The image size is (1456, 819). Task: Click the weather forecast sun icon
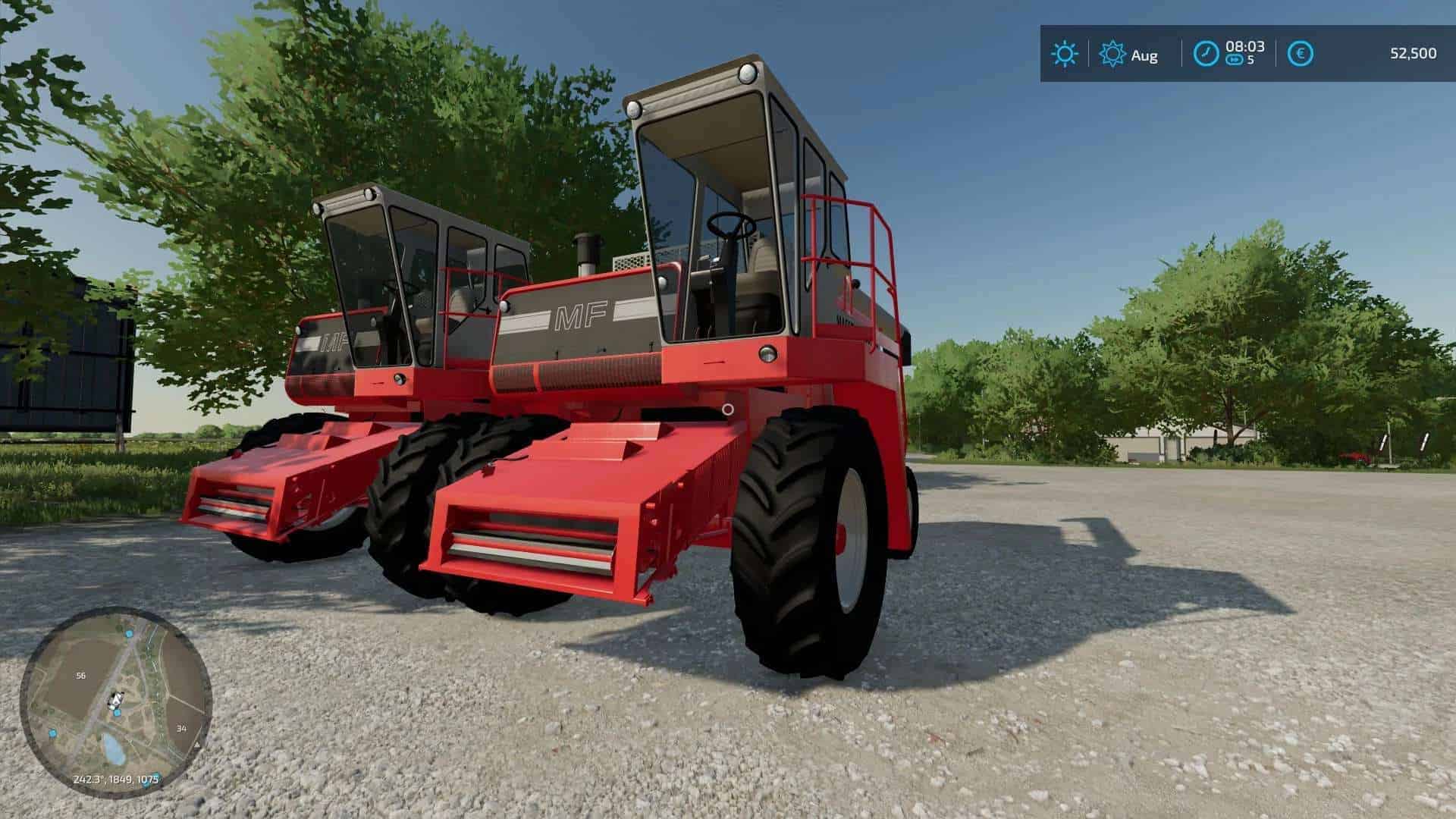coord(1114,52)
